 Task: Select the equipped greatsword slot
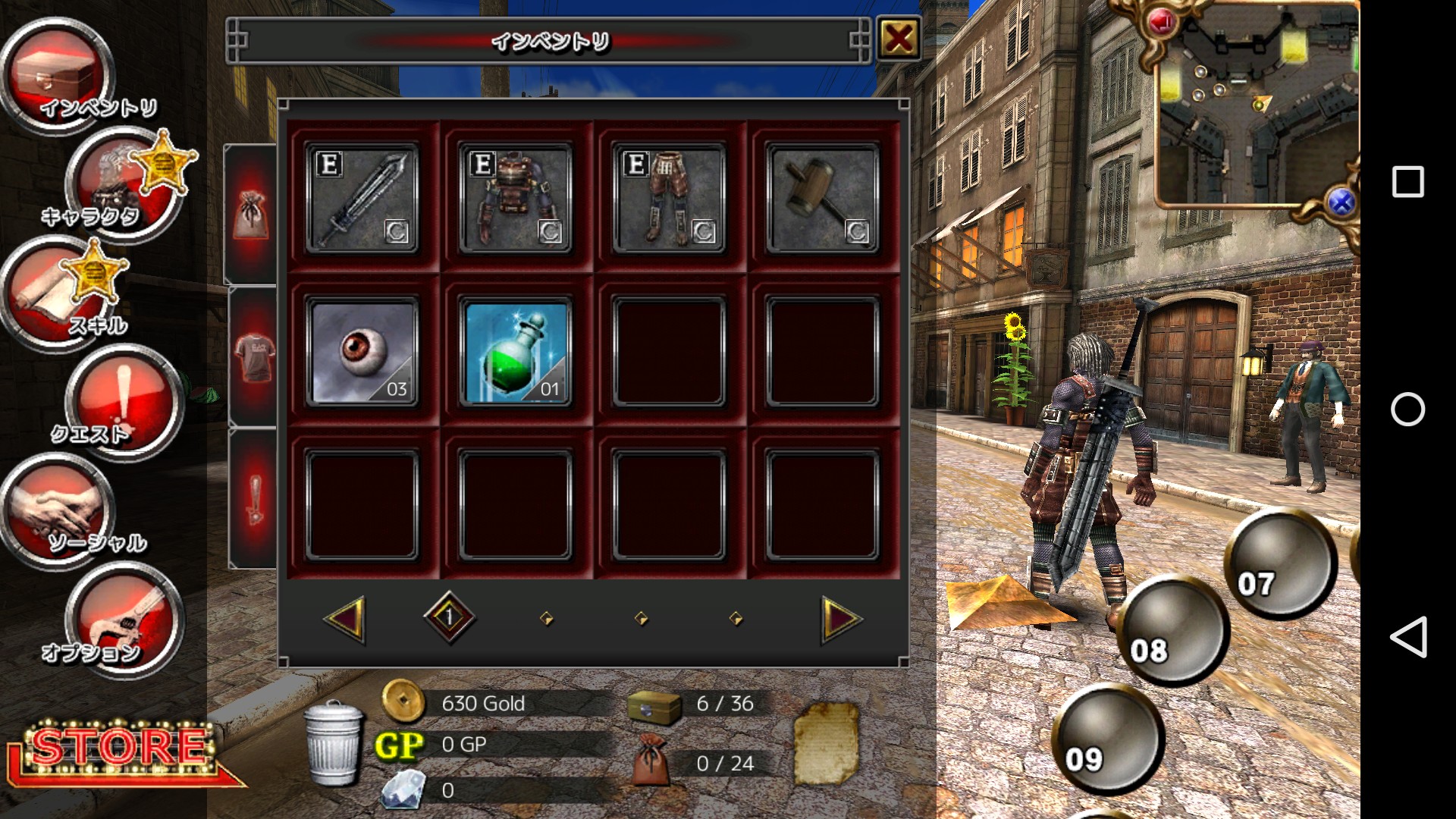coord(362,199)
